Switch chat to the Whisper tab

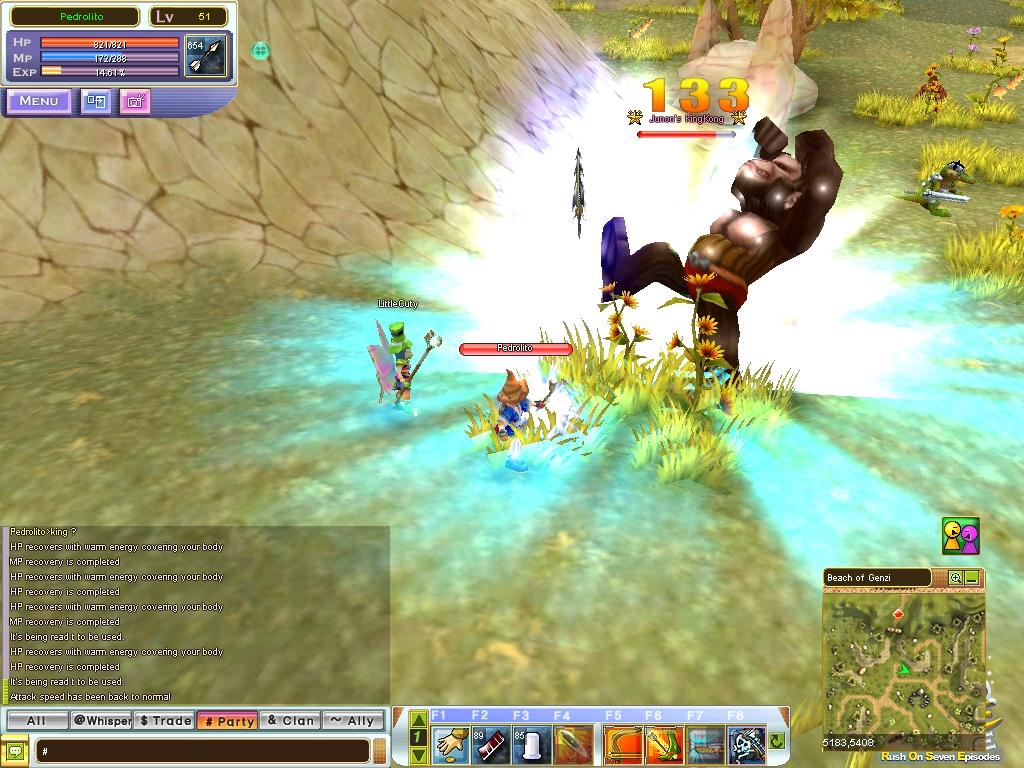[x=101, y=720]
